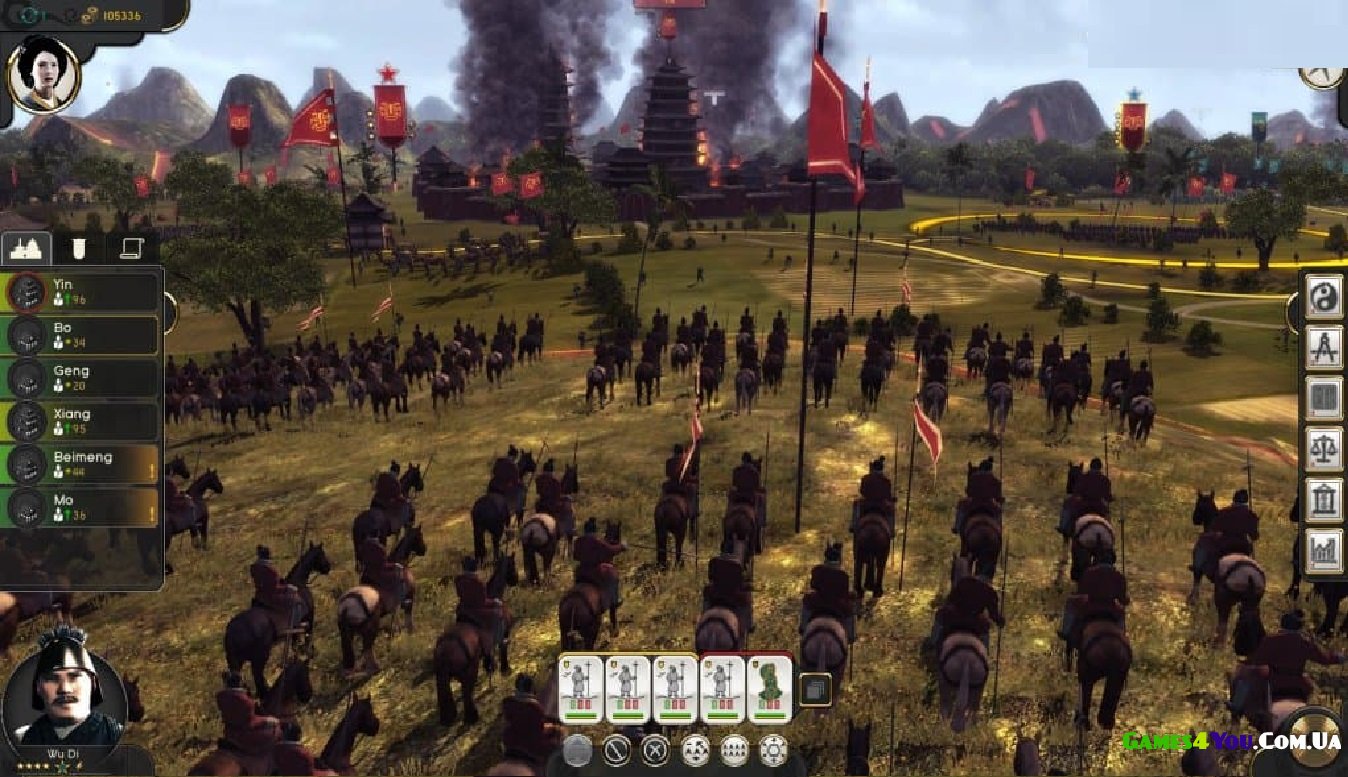
Task: Open the yin-yang panel
Action: [1324, 296]
